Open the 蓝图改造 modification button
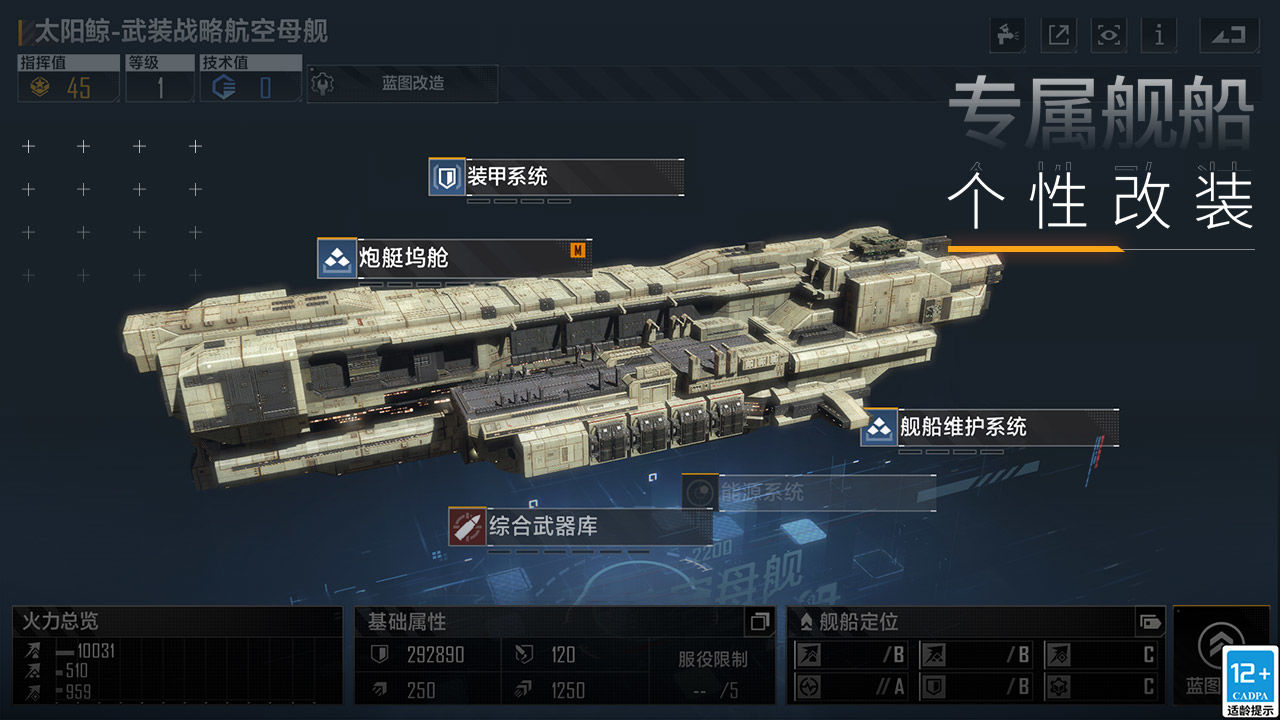This screenshot has height=720, width=1280. pyautogui.click(x=402, y=85)
